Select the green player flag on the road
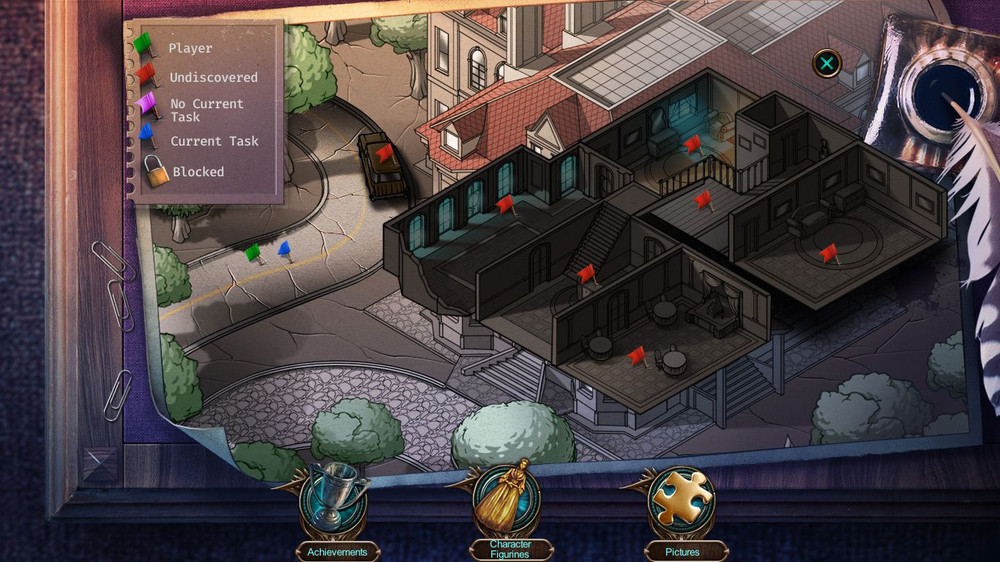 (253, 253)
